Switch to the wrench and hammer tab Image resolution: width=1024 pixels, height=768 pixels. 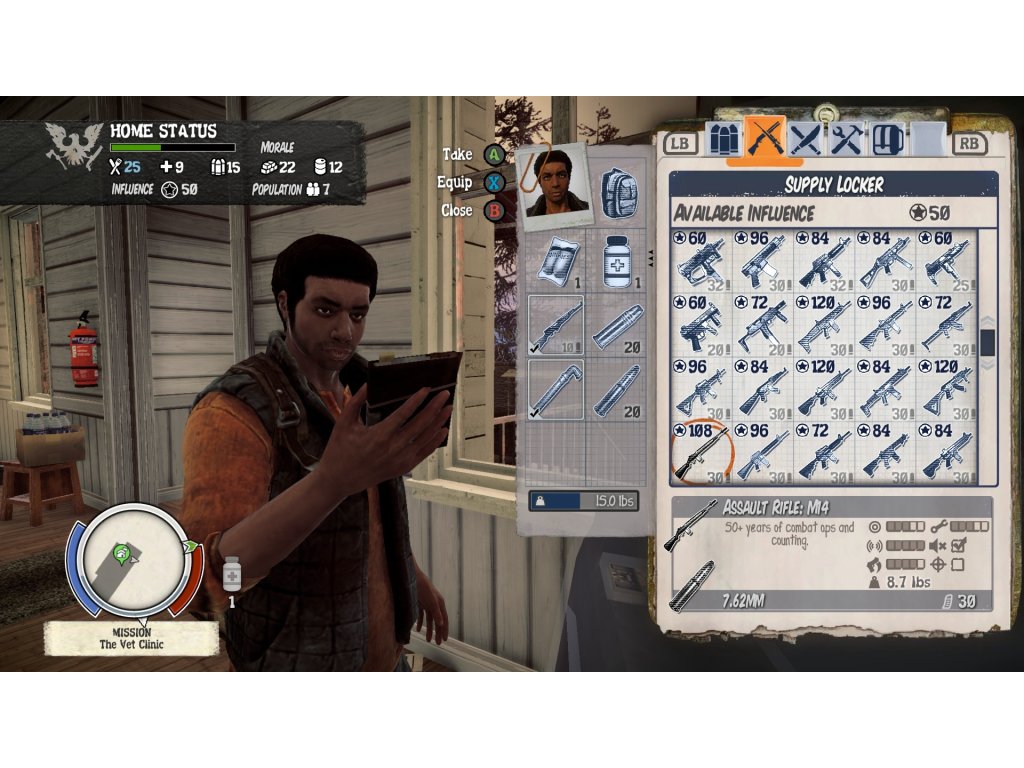(x=847, y=140)
